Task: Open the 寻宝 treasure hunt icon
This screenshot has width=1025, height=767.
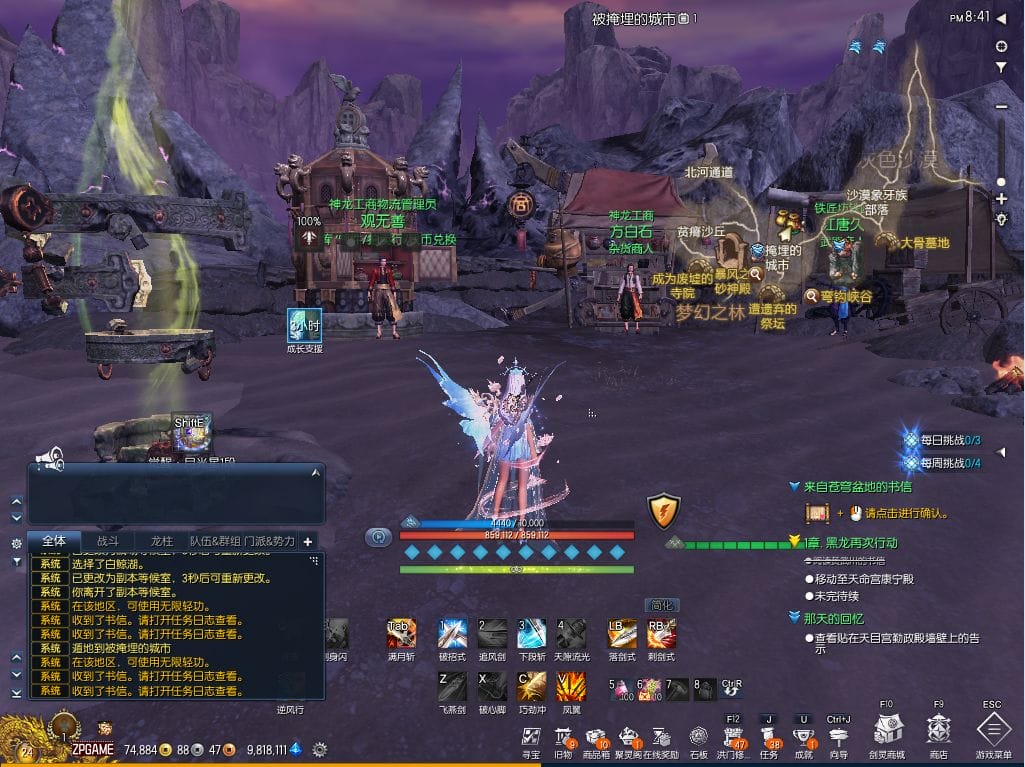Action: click(532, 737)
